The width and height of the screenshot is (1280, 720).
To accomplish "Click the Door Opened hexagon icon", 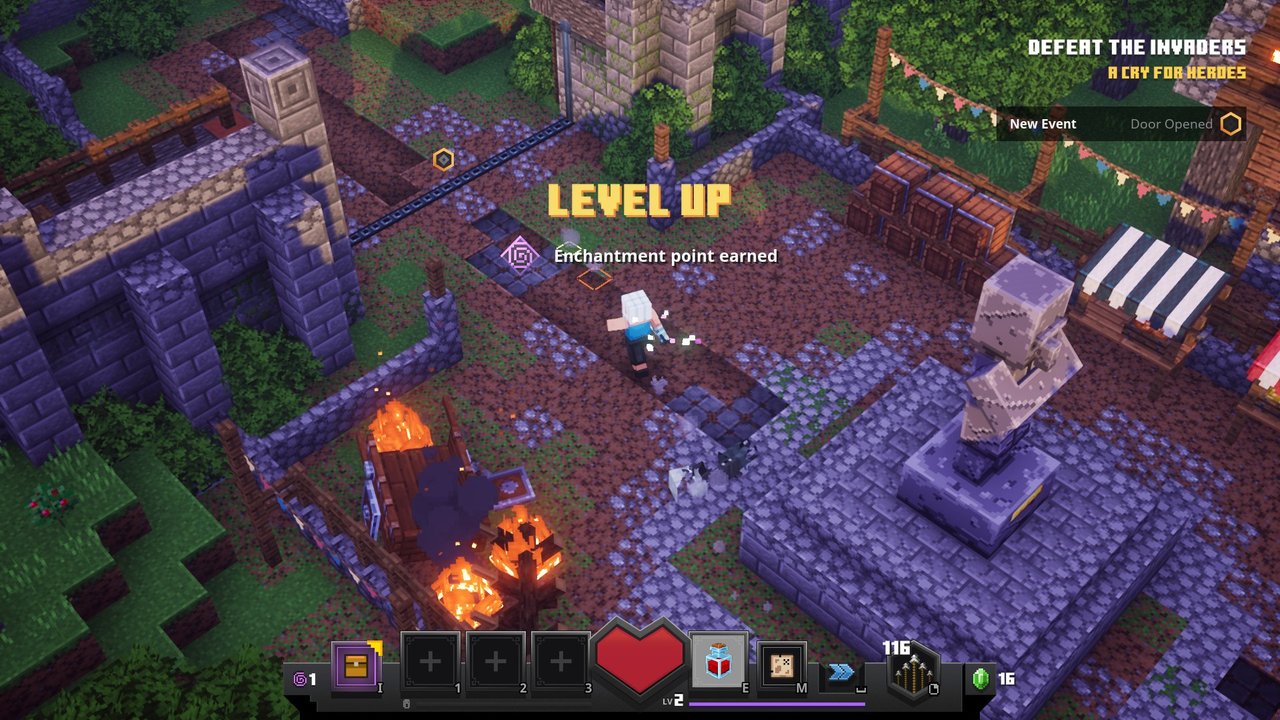I will [x=1233, y=123].
